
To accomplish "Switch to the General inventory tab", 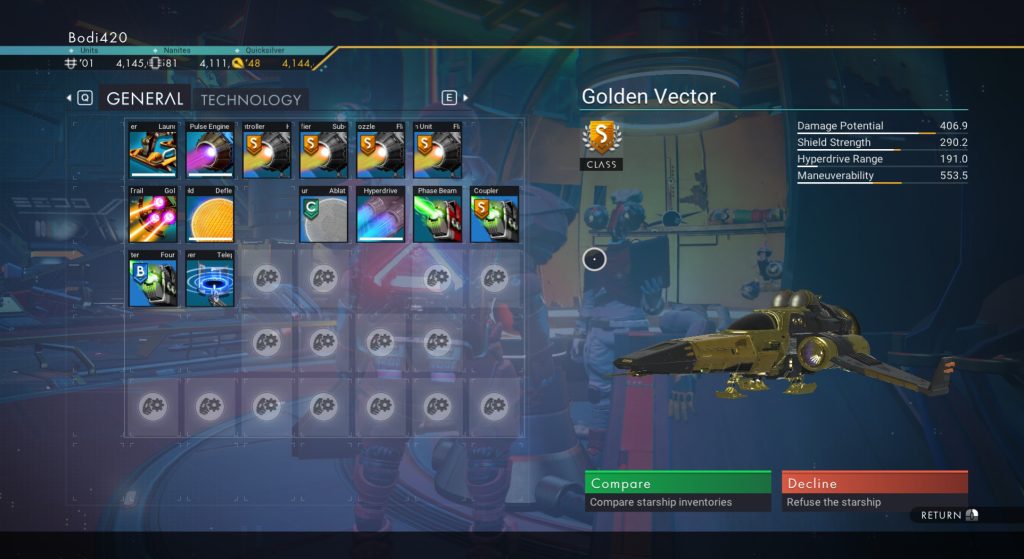I will tap(144, 99).
